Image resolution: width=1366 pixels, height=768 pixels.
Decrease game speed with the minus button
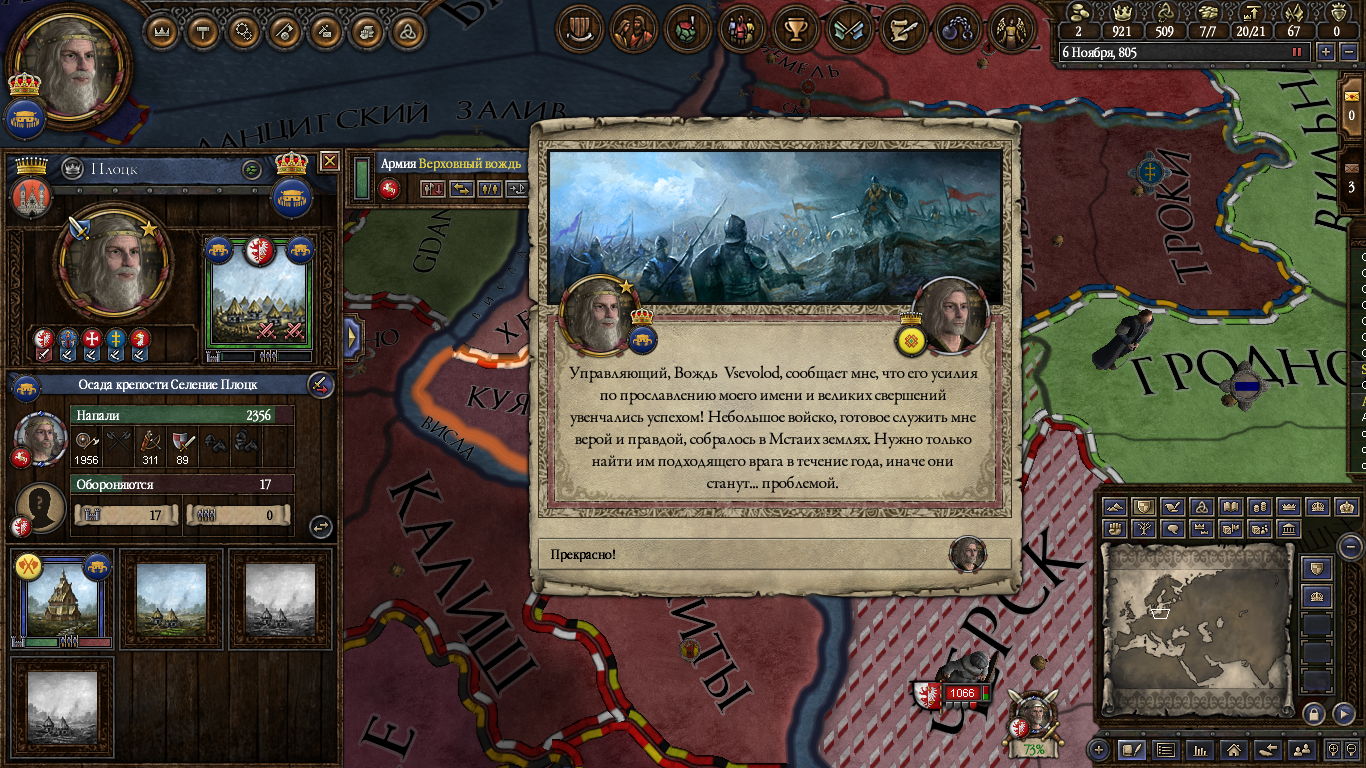(1346, 52)
